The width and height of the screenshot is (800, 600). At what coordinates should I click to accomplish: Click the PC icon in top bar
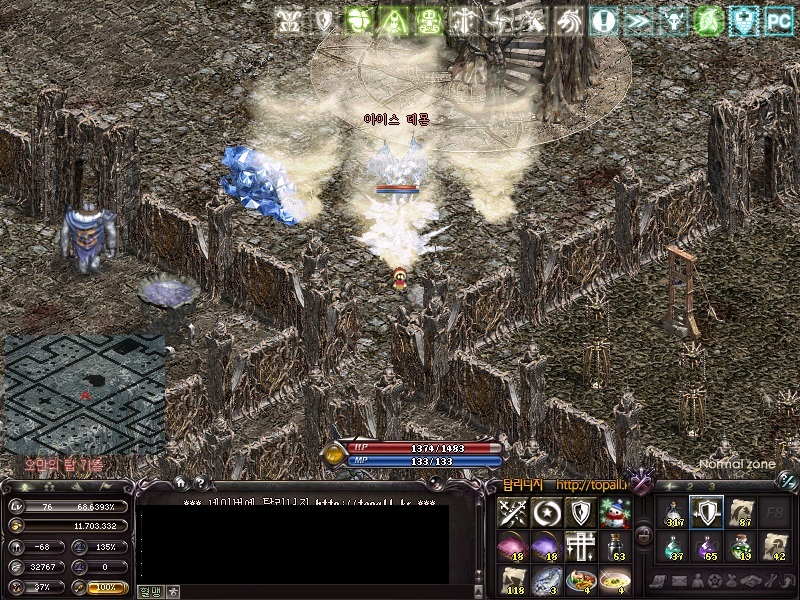[777, 20]
